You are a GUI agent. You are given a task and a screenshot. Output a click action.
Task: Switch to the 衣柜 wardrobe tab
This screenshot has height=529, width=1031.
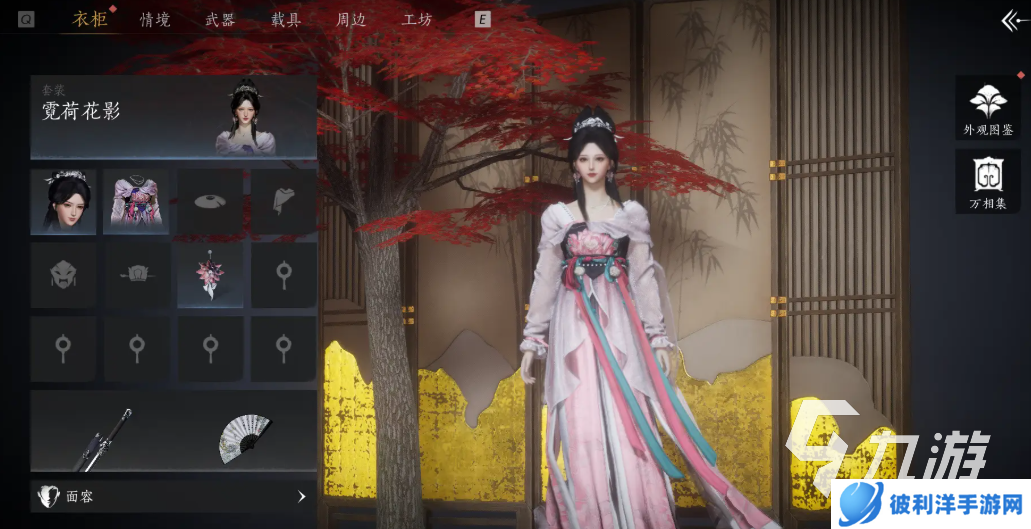pos(90,19)
